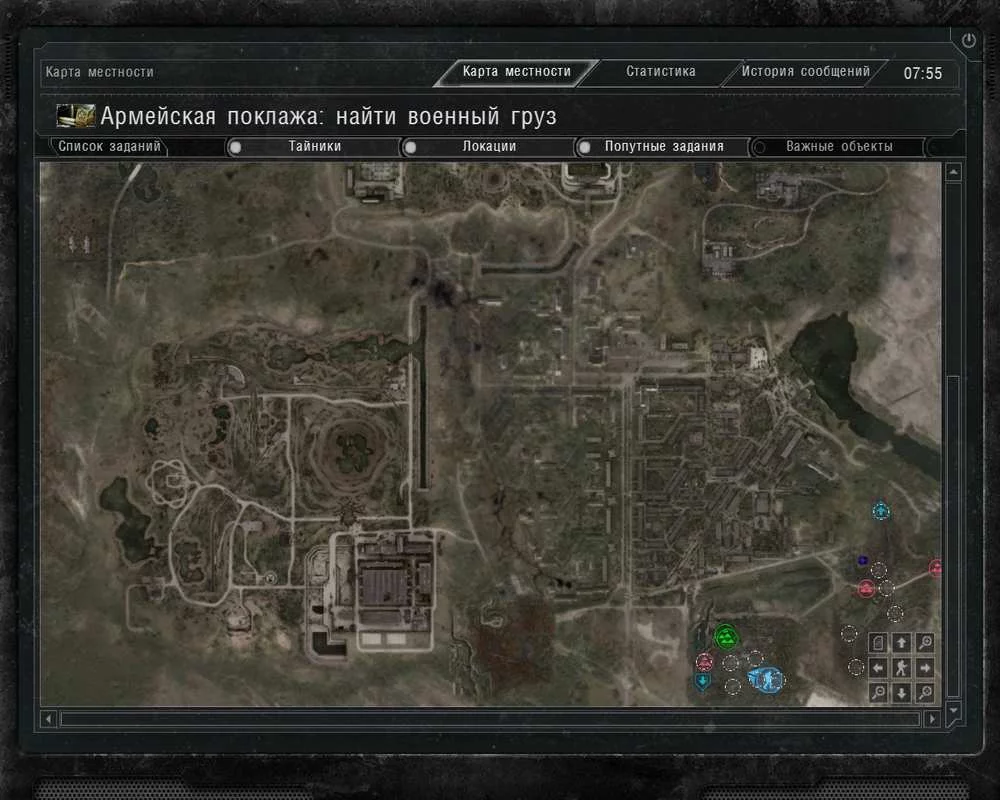Pan the map up with the arrow button
Viewport: 1000px width, 800px height.
pos(901,643)
